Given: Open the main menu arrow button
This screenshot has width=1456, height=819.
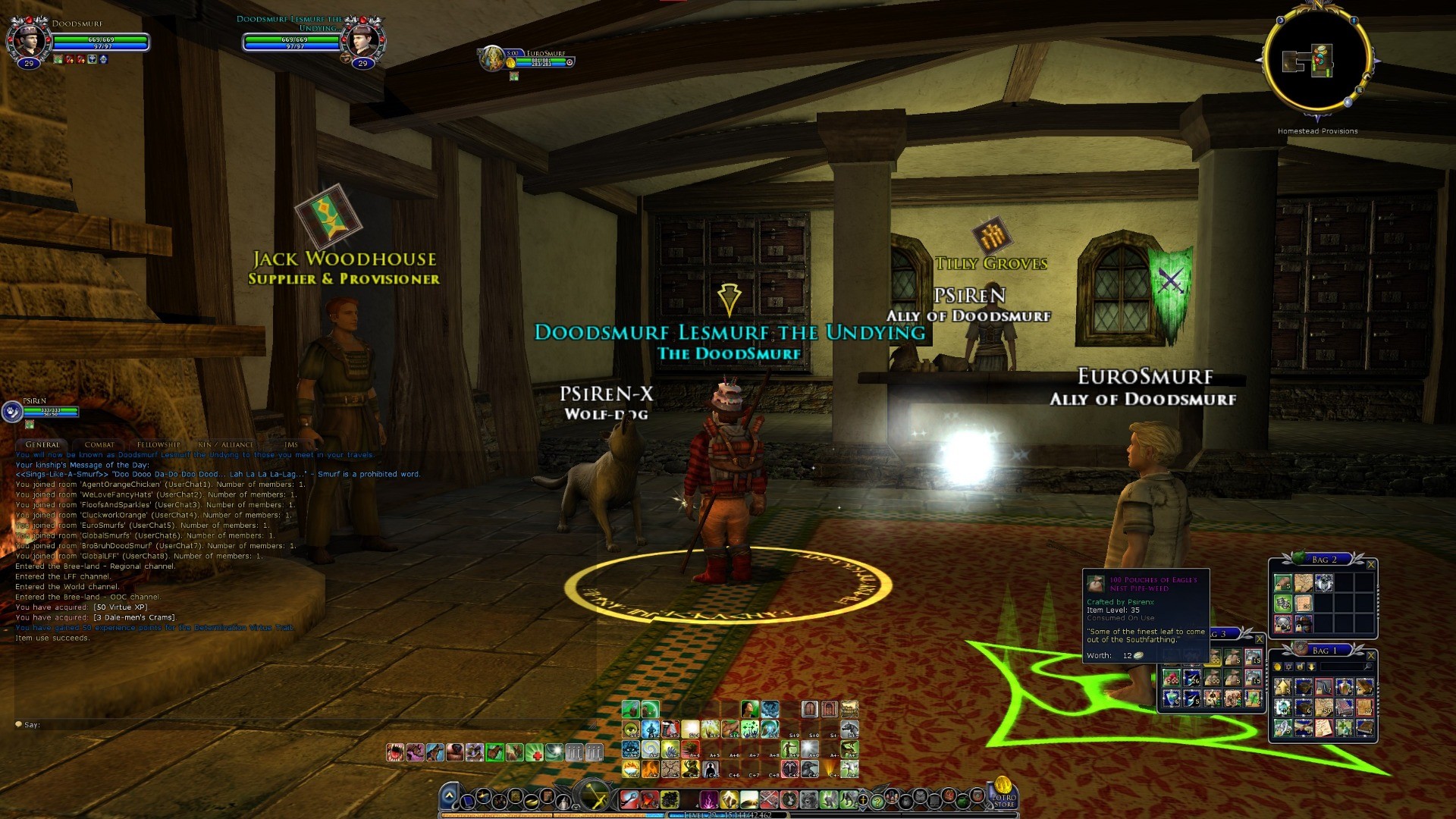Looking at the screenshot, I should (x=449, y=796).
